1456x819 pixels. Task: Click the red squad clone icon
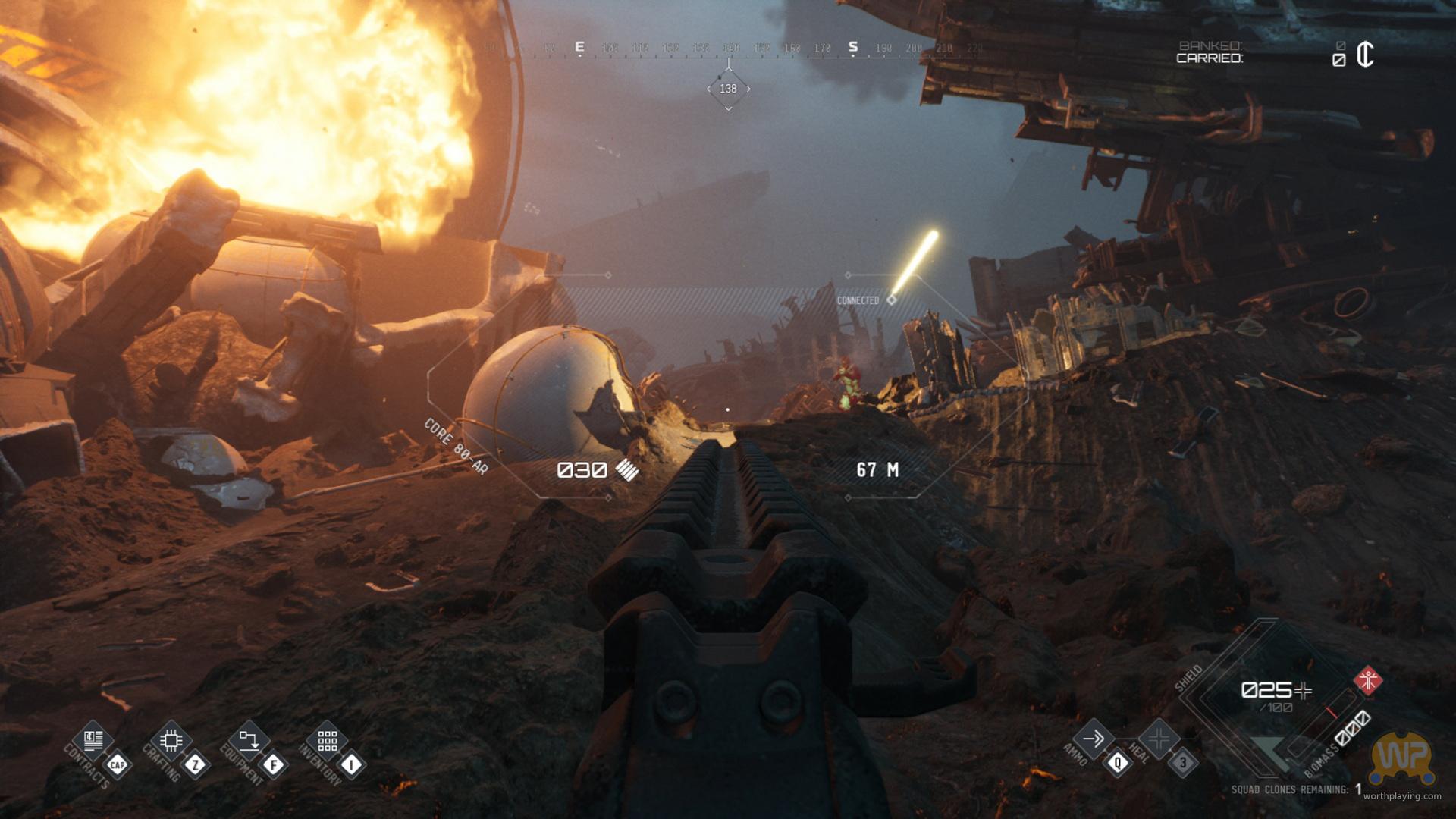point(1368,680)
